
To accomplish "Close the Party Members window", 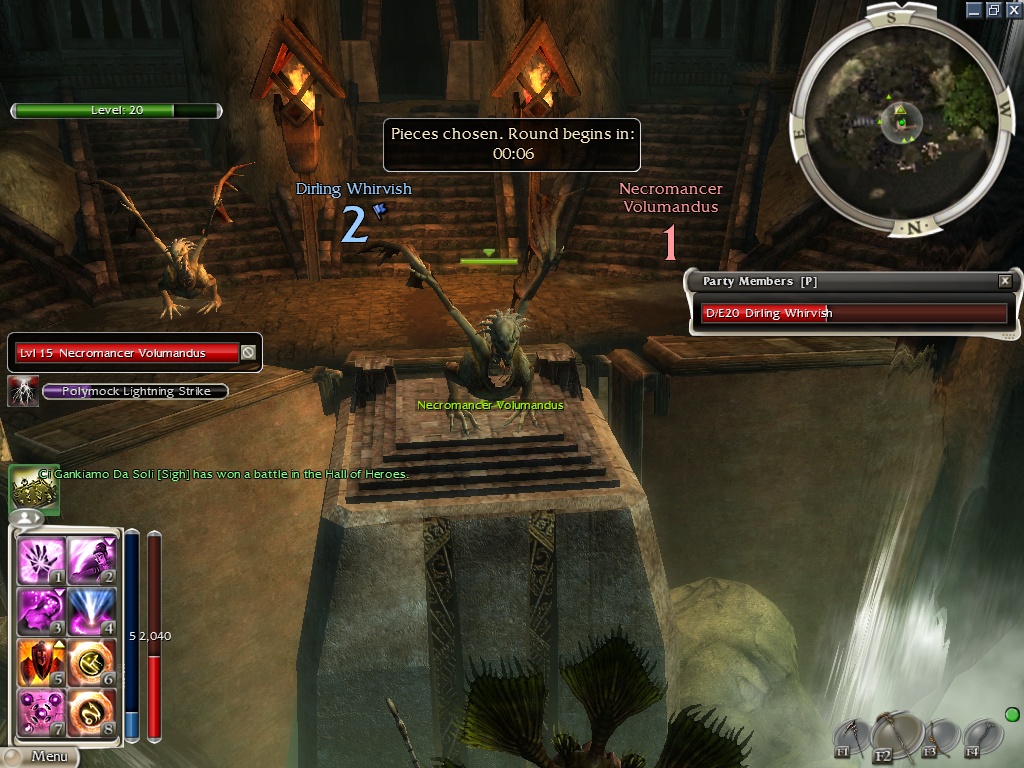I will tap(1005, 282).
